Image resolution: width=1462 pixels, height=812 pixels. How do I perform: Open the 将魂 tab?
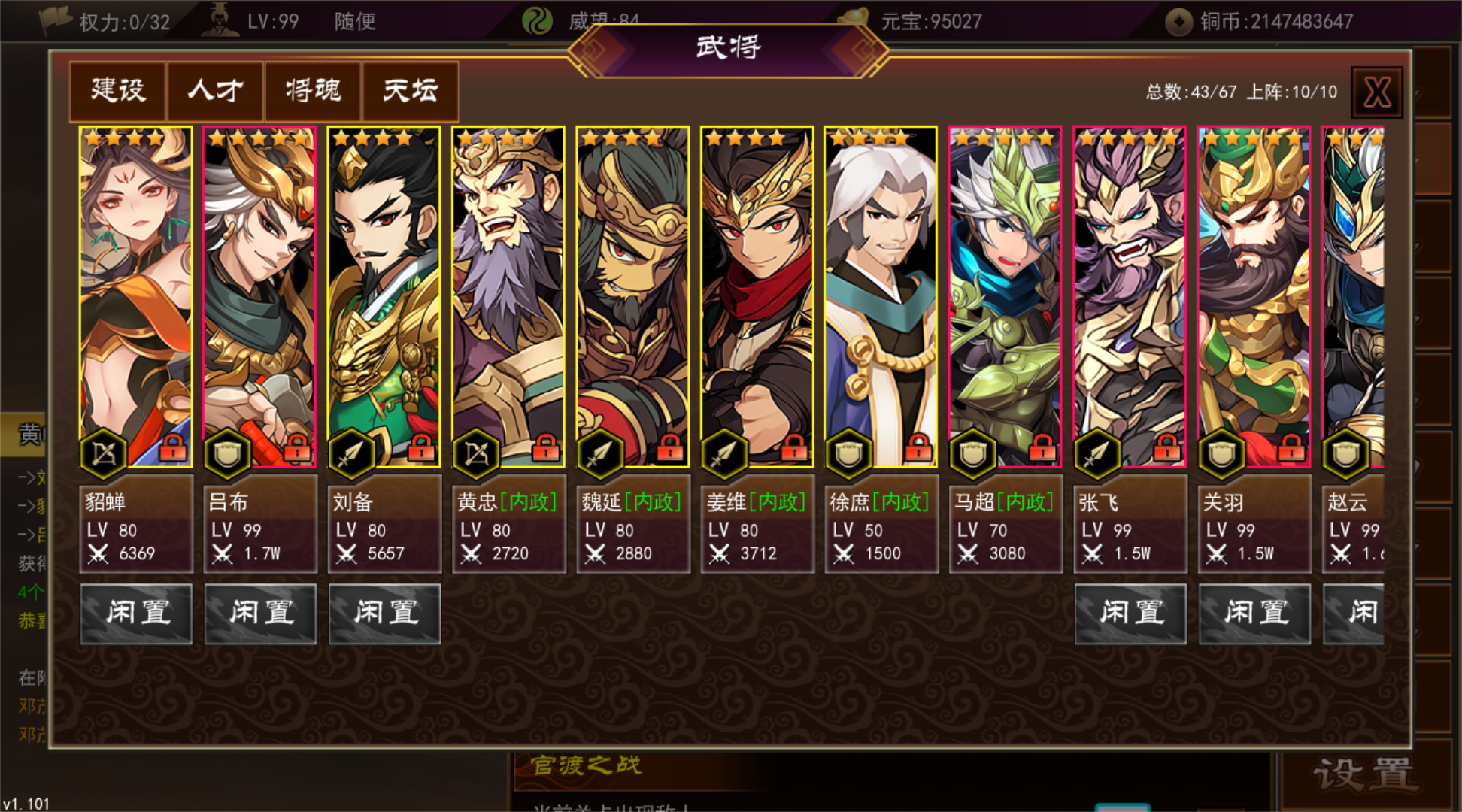(312, 91)
